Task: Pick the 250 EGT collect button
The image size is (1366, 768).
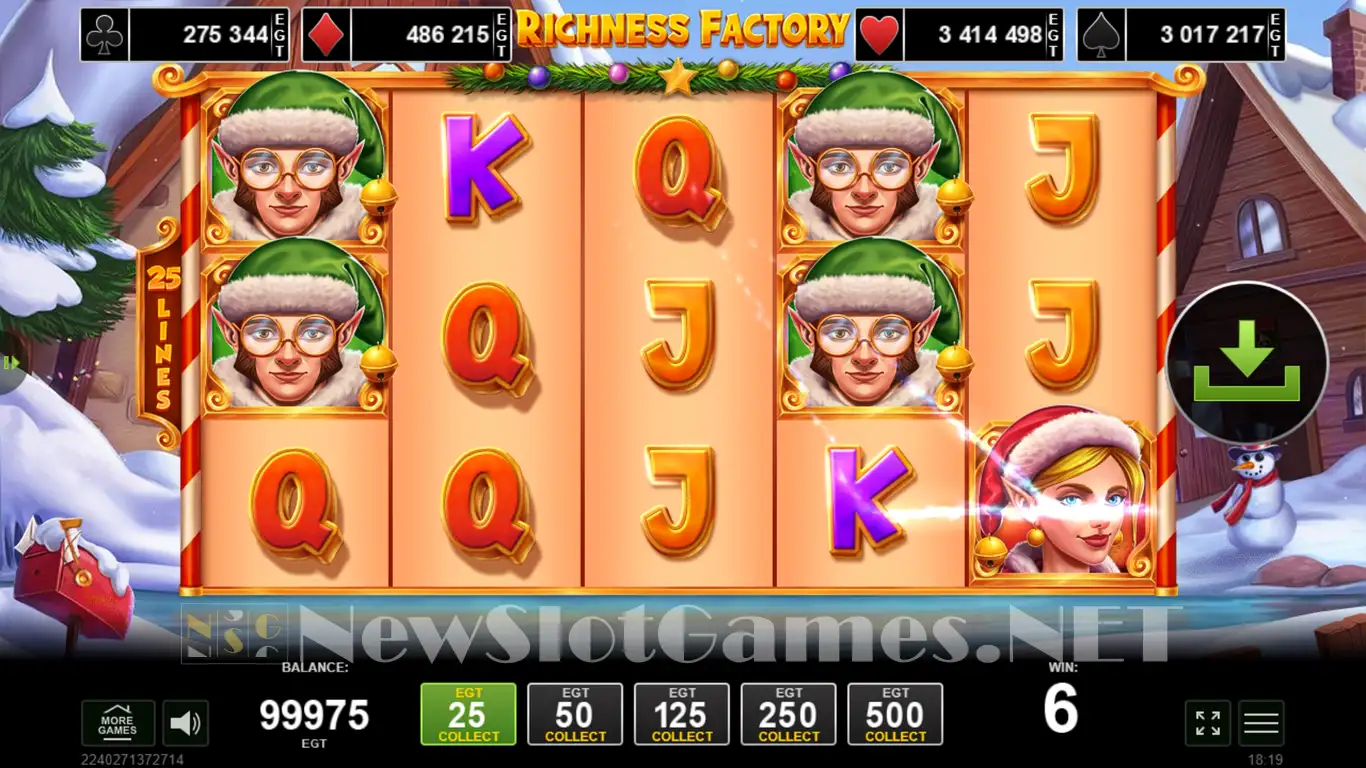Action: click(789, 714)
